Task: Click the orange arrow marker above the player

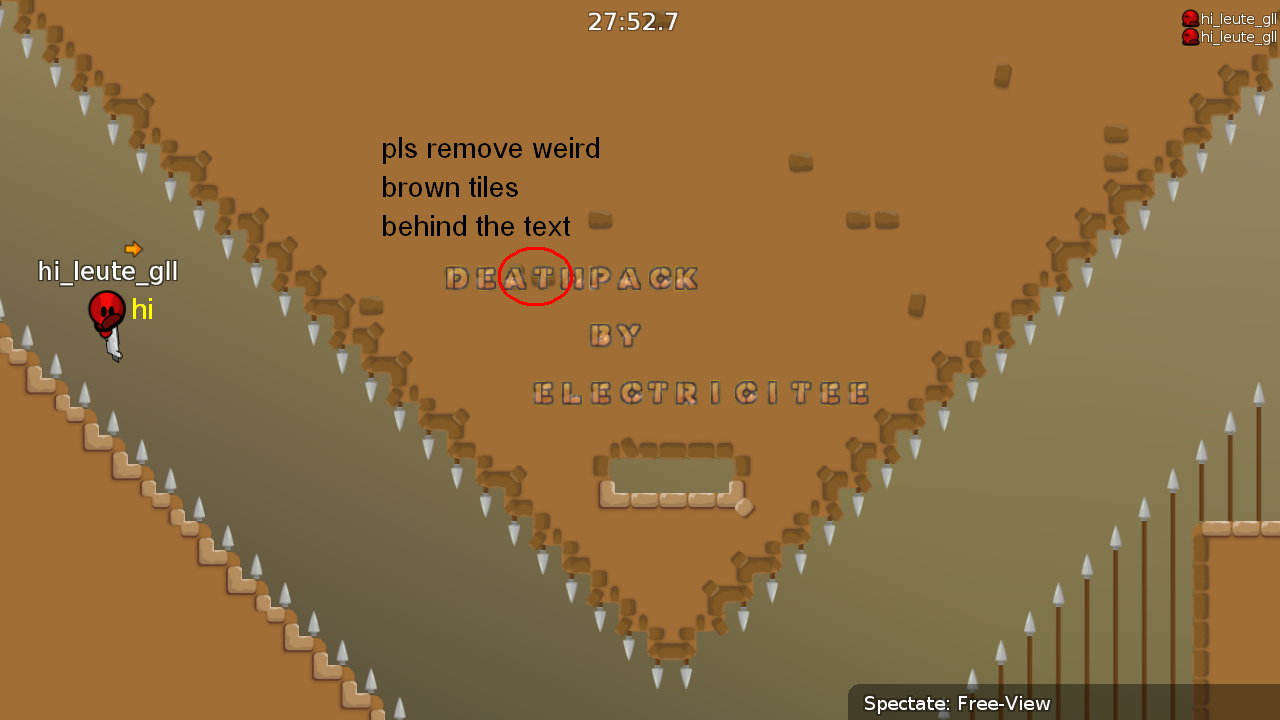Action: click(133, 248)
